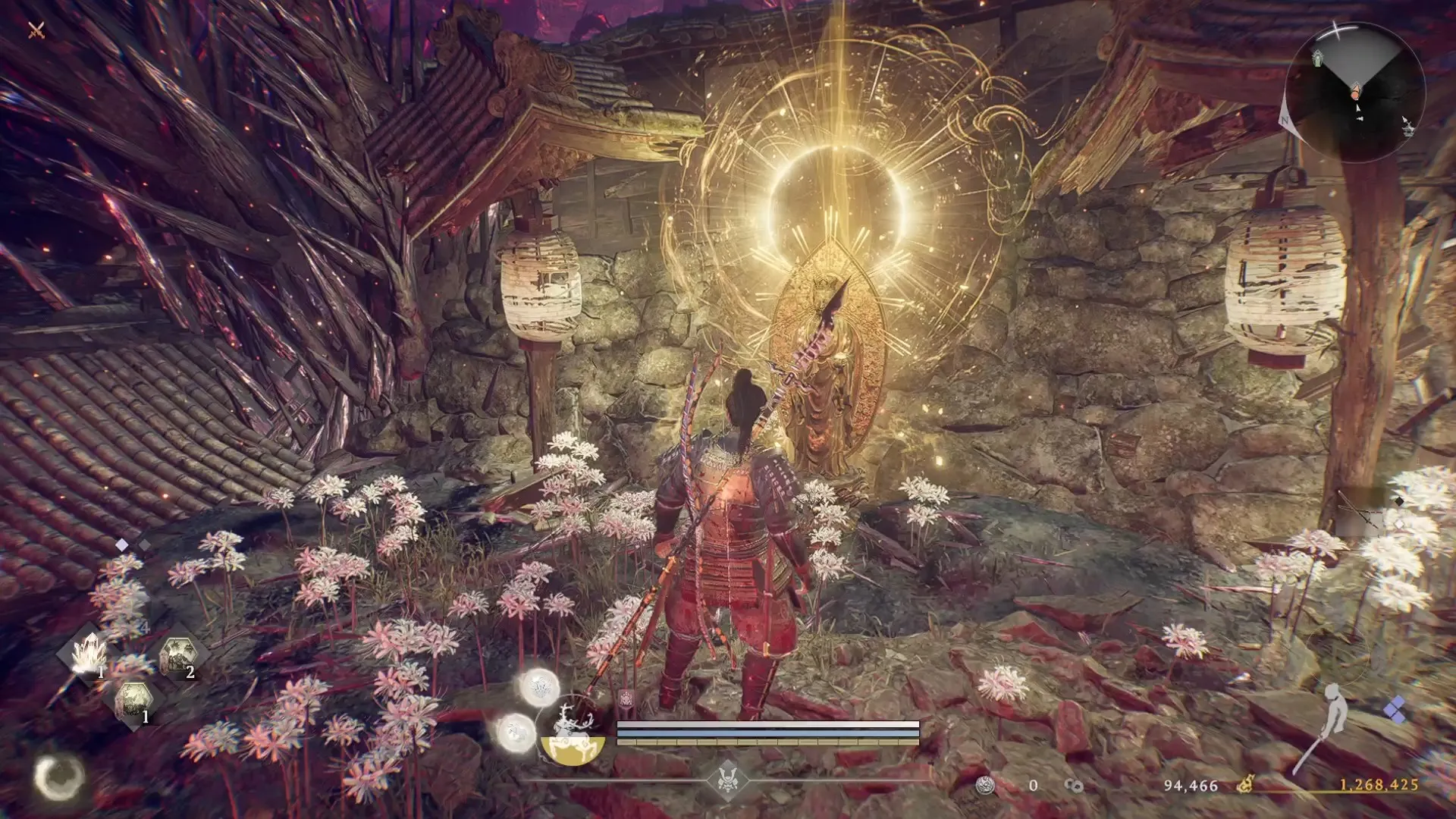The width and height of the screenshot is (1456, 819).
Task: Use the hexagonal item with count 2
Action: 179,657
